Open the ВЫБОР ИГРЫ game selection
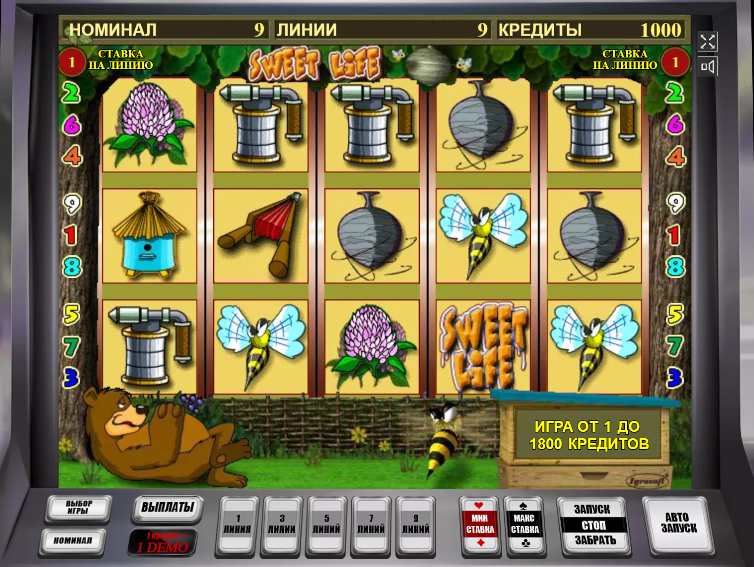This screenshot has width=754, height=567. 79,508
